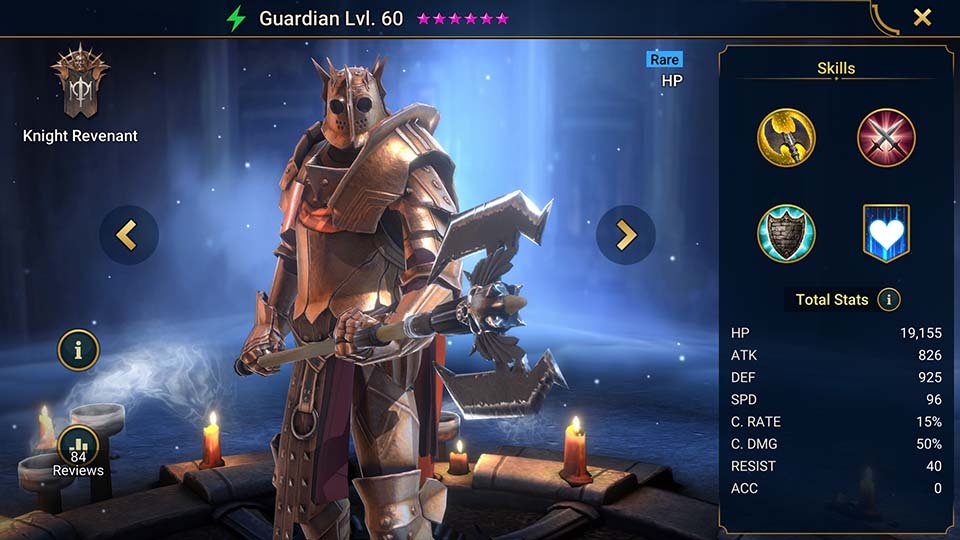Select the crossed swords skill icon
Image resolution: width=960 pixels, height=540 pixels.
coord(886,138)
